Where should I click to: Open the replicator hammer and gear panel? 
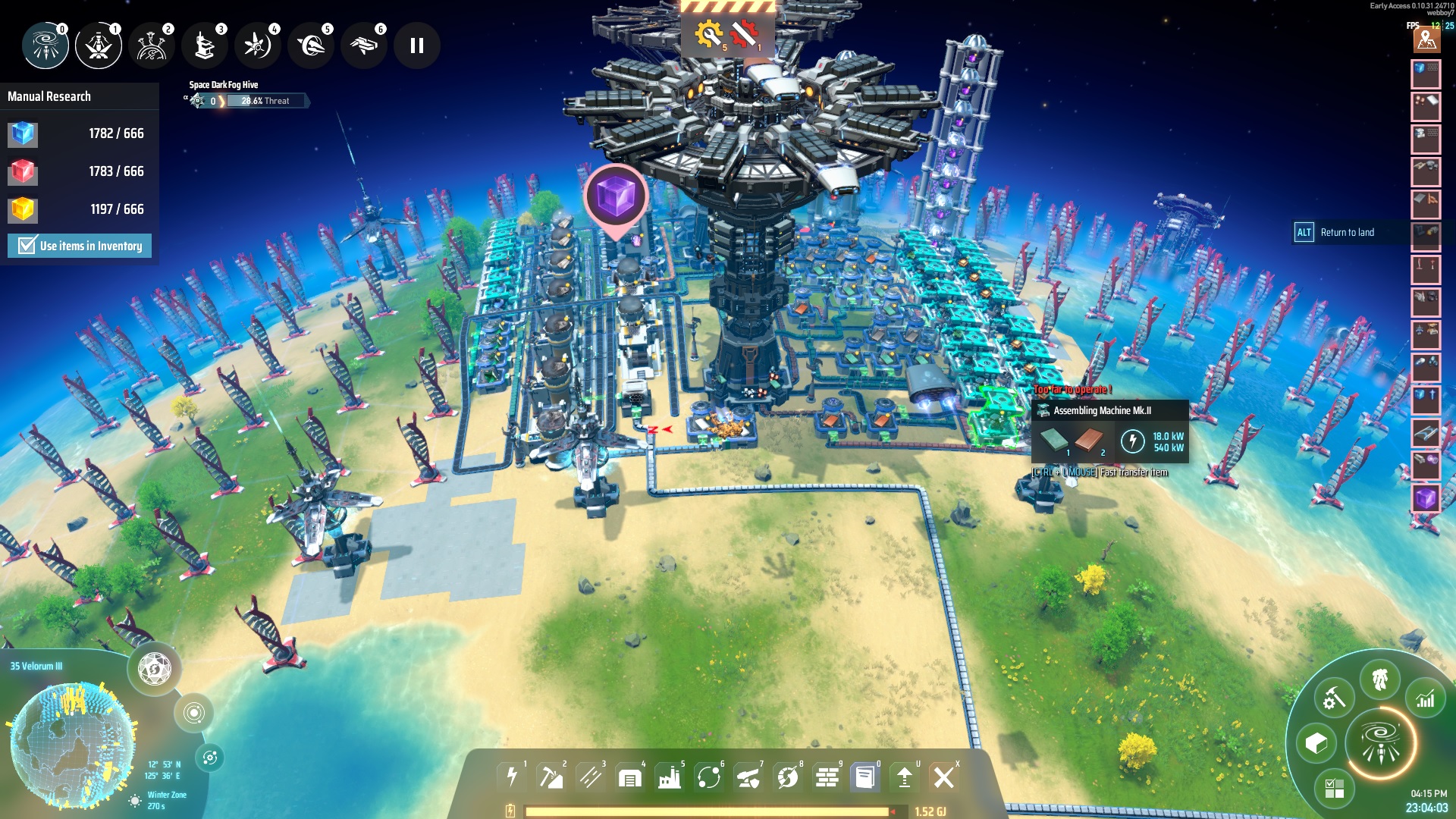coord(1334,698)
